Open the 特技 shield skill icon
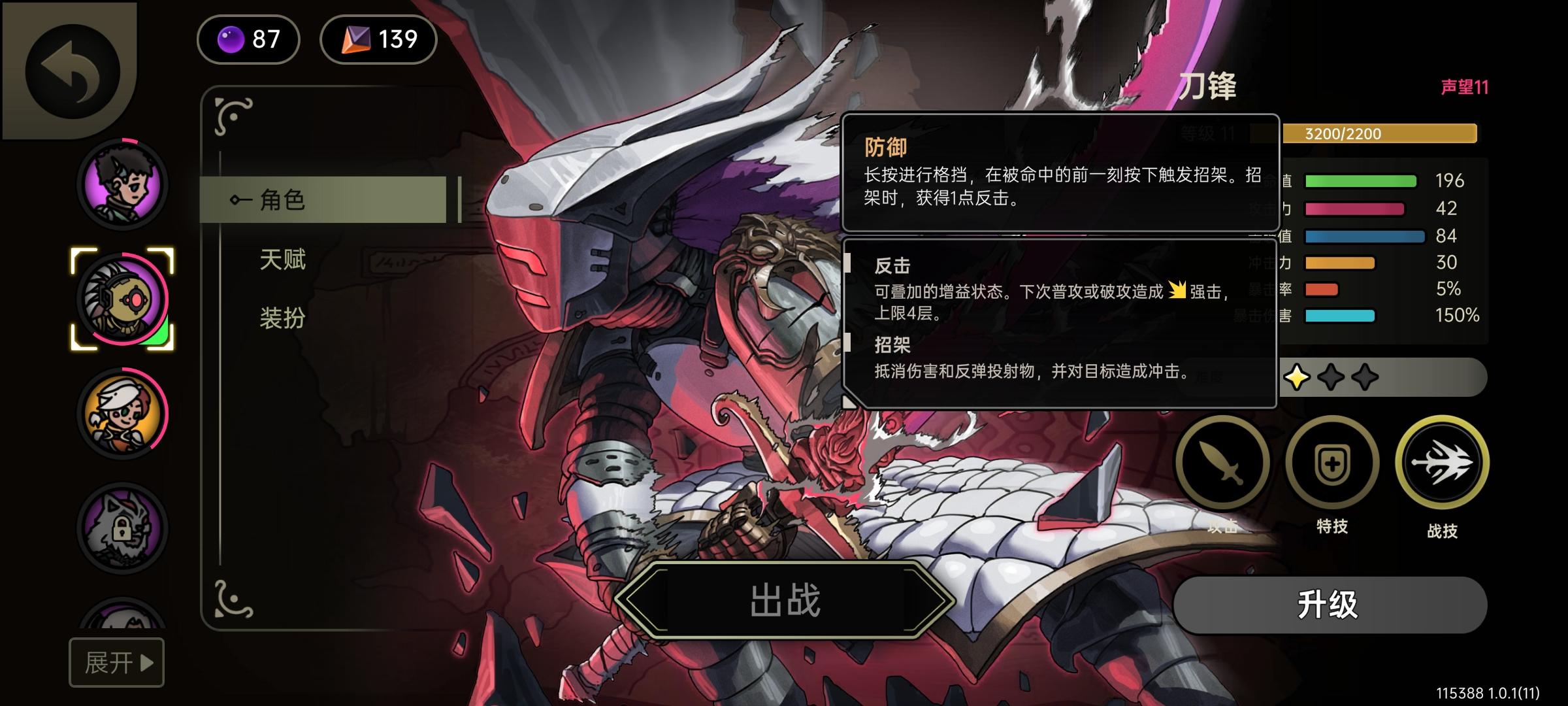Viewport: 1568px width, 706px height. [1331, 462]
